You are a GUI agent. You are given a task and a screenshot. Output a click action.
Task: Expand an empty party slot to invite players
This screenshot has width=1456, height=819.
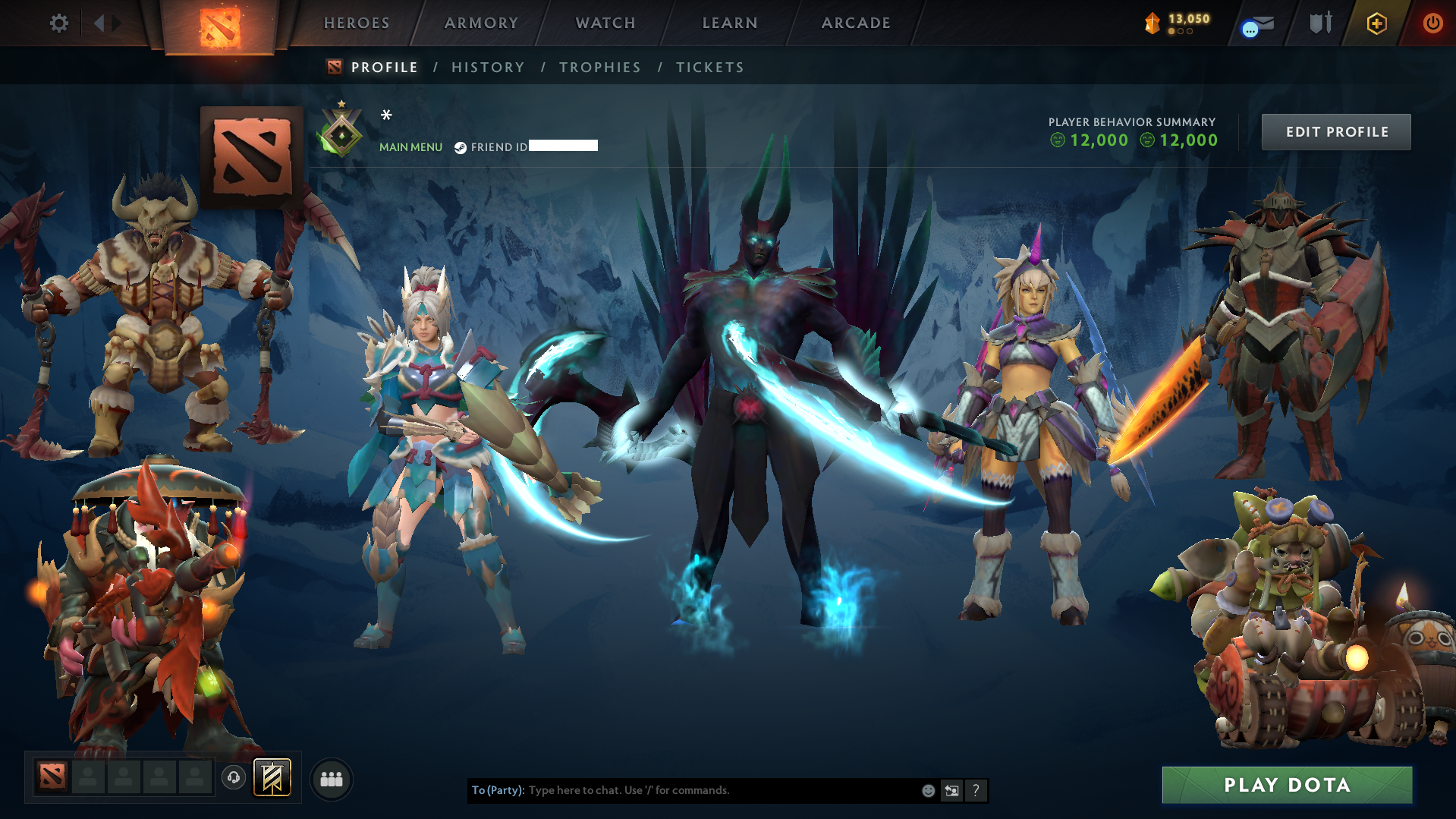click(87, 777)
